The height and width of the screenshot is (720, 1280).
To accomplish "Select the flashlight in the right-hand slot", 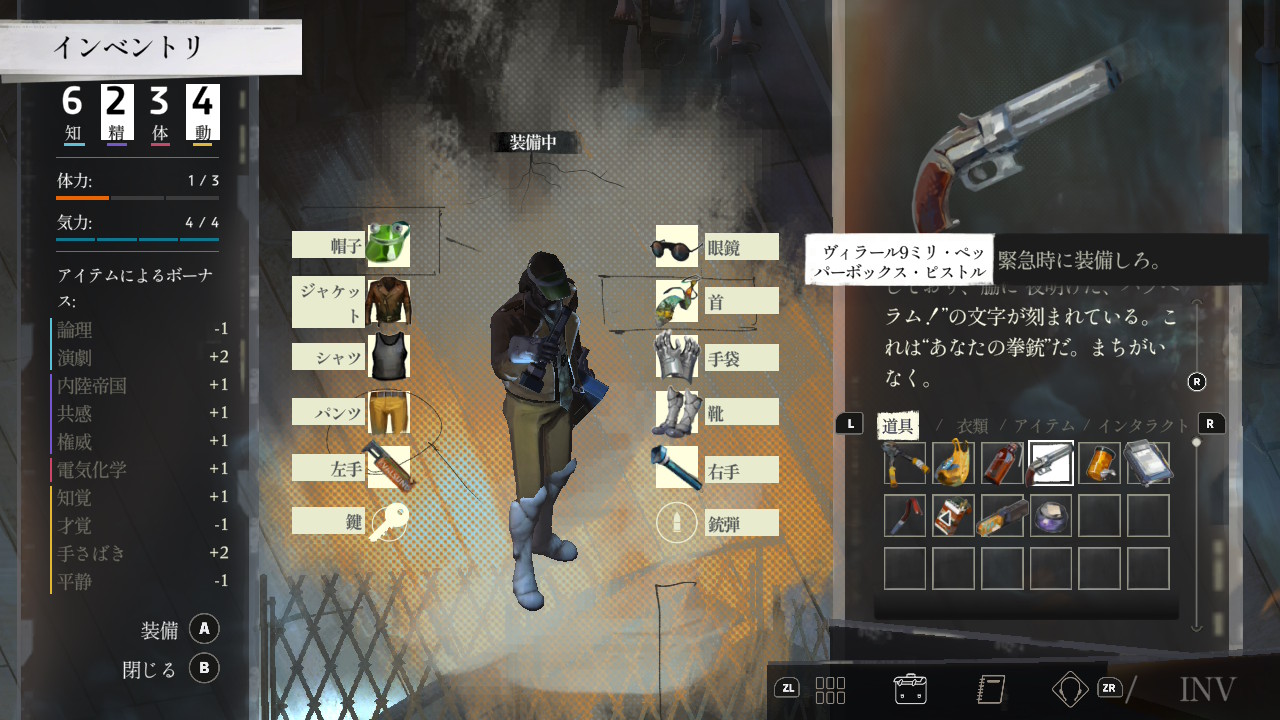I will coord(677,467).
